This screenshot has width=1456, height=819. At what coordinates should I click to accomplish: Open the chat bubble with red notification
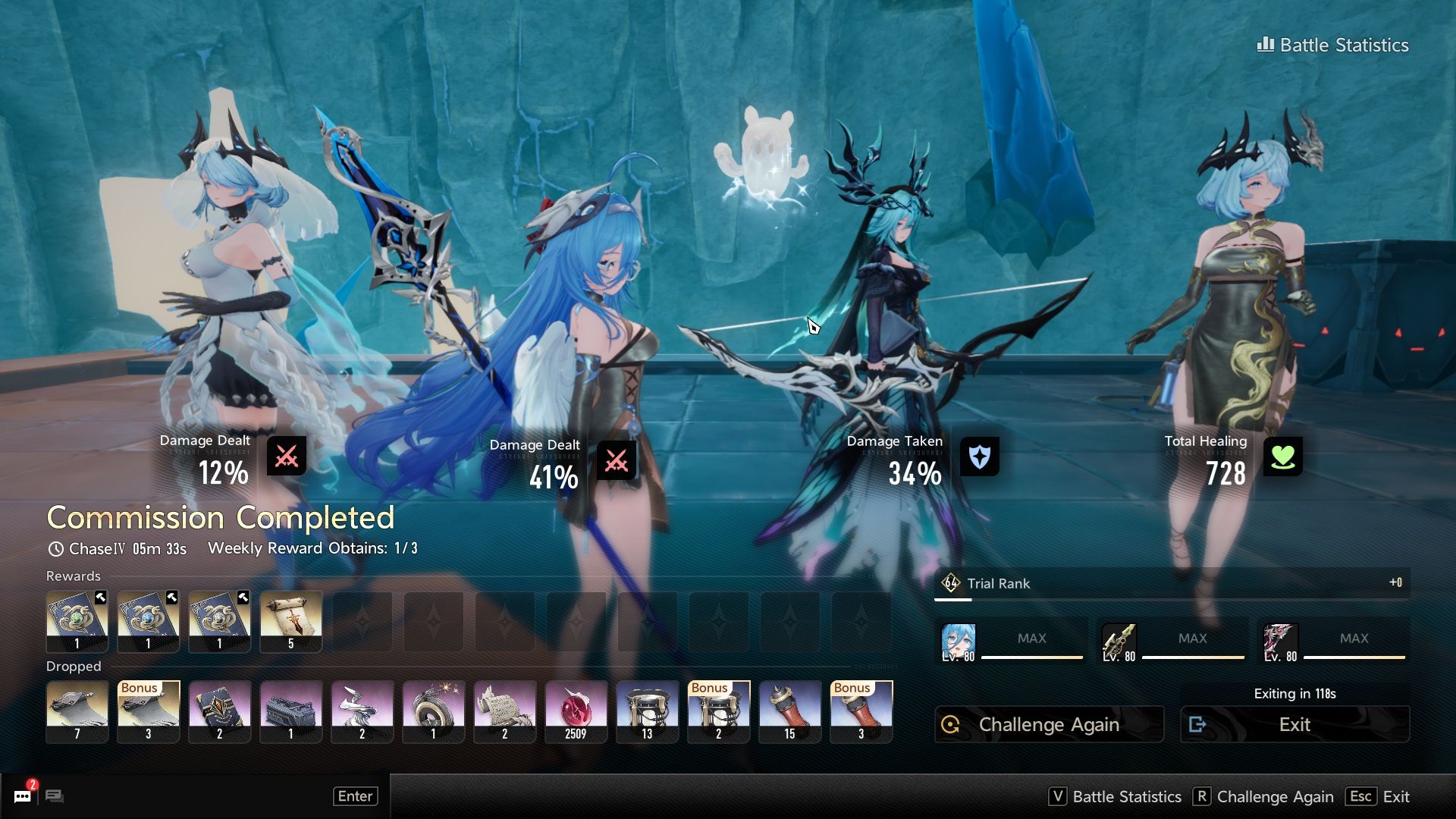coord(23,795)
